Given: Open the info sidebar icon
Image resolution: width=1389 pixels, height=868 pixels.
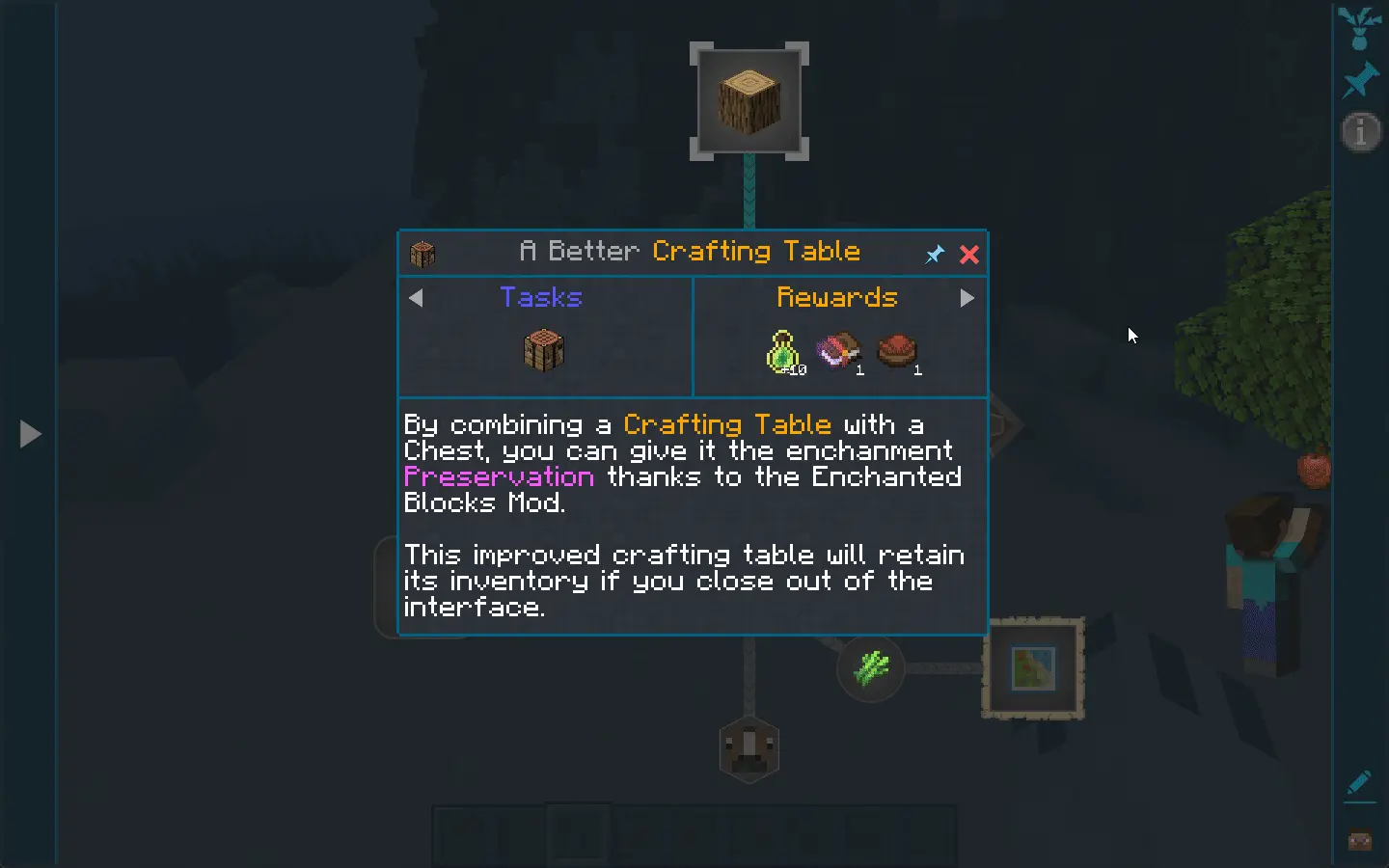Looking at the screenshot, I should 1360,132.
